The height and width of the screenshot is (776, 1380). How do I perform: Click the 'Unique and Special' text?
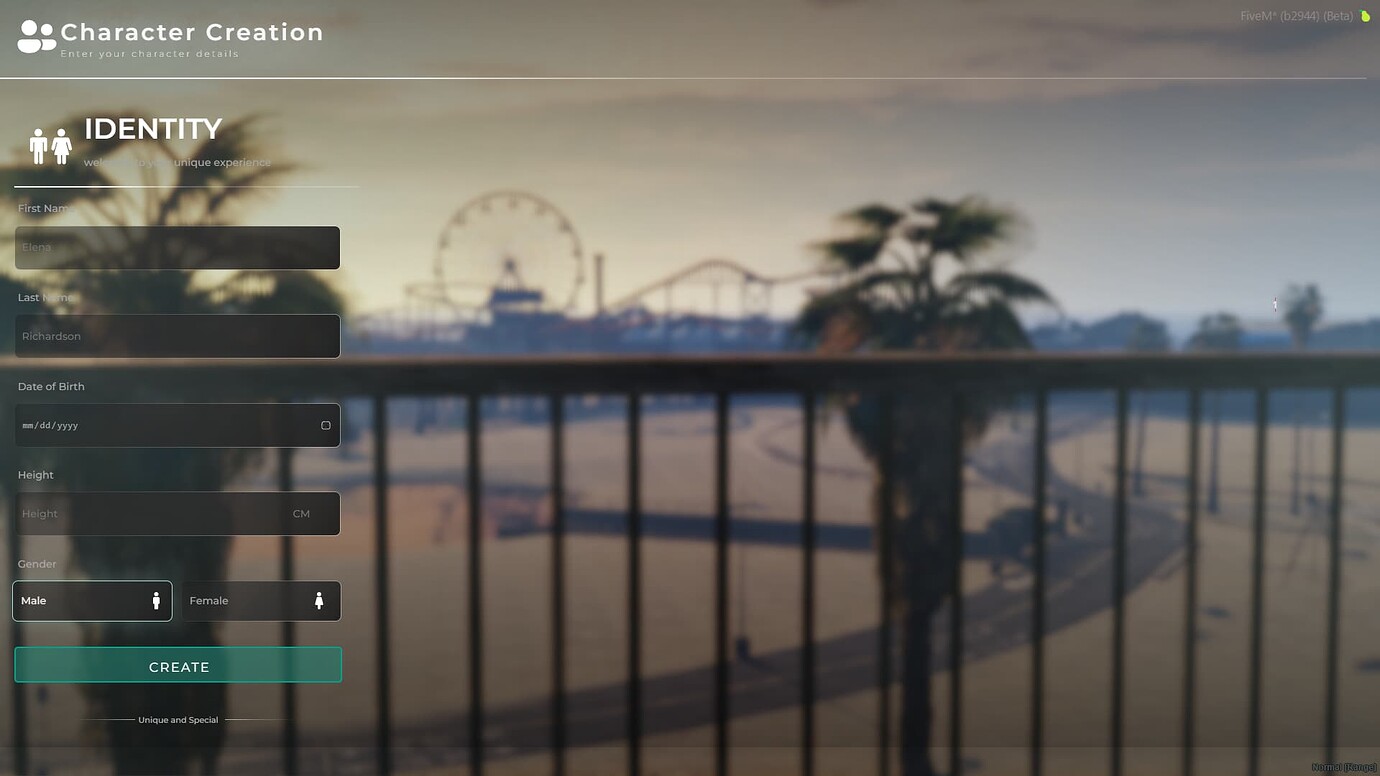click(178, 719)
